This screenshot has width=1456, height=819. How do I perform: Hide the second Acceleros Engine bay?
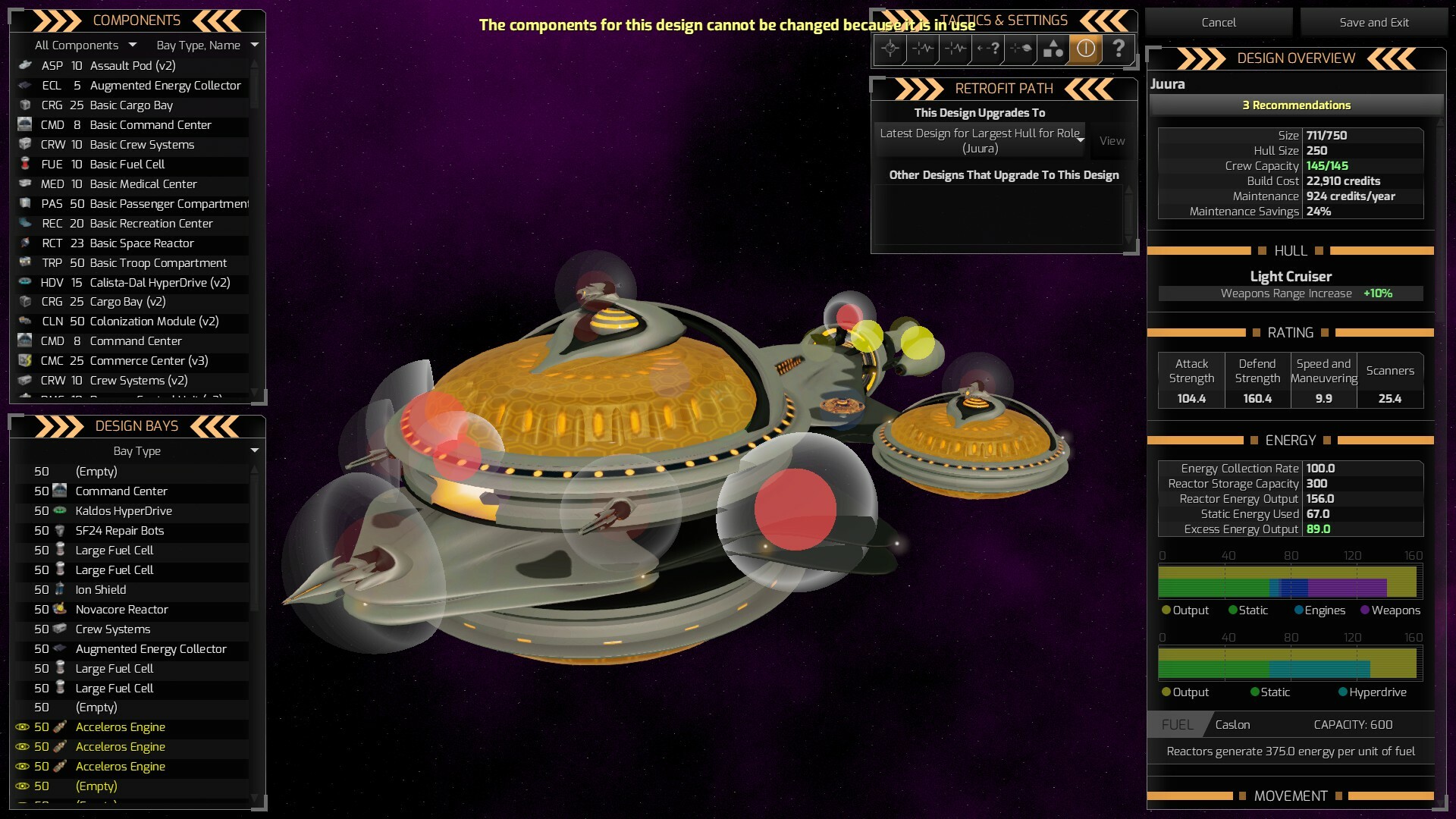pyautogui.click(x=22, y=747)
